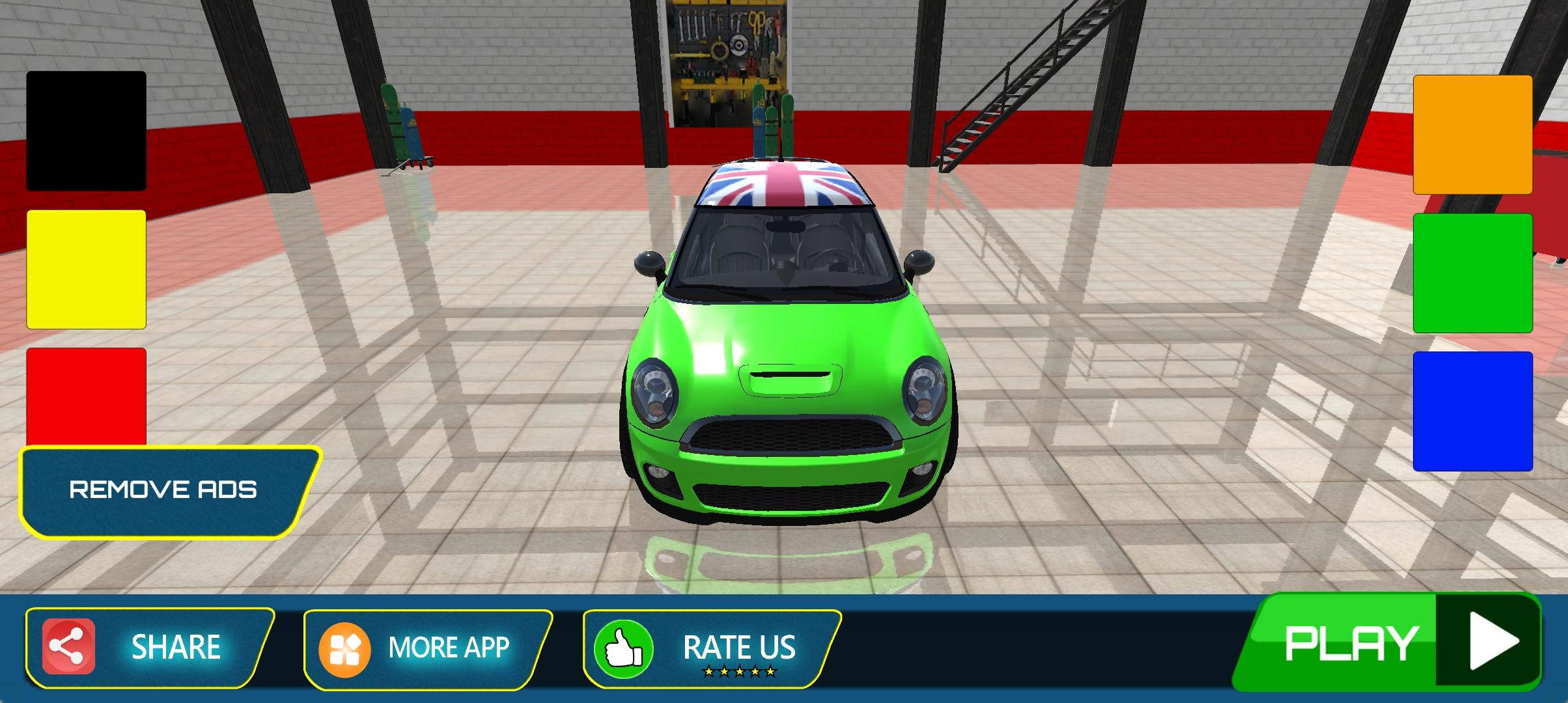Click the Rate Us button
This screenshot has height=703, width=1568.
click(710, 648)
